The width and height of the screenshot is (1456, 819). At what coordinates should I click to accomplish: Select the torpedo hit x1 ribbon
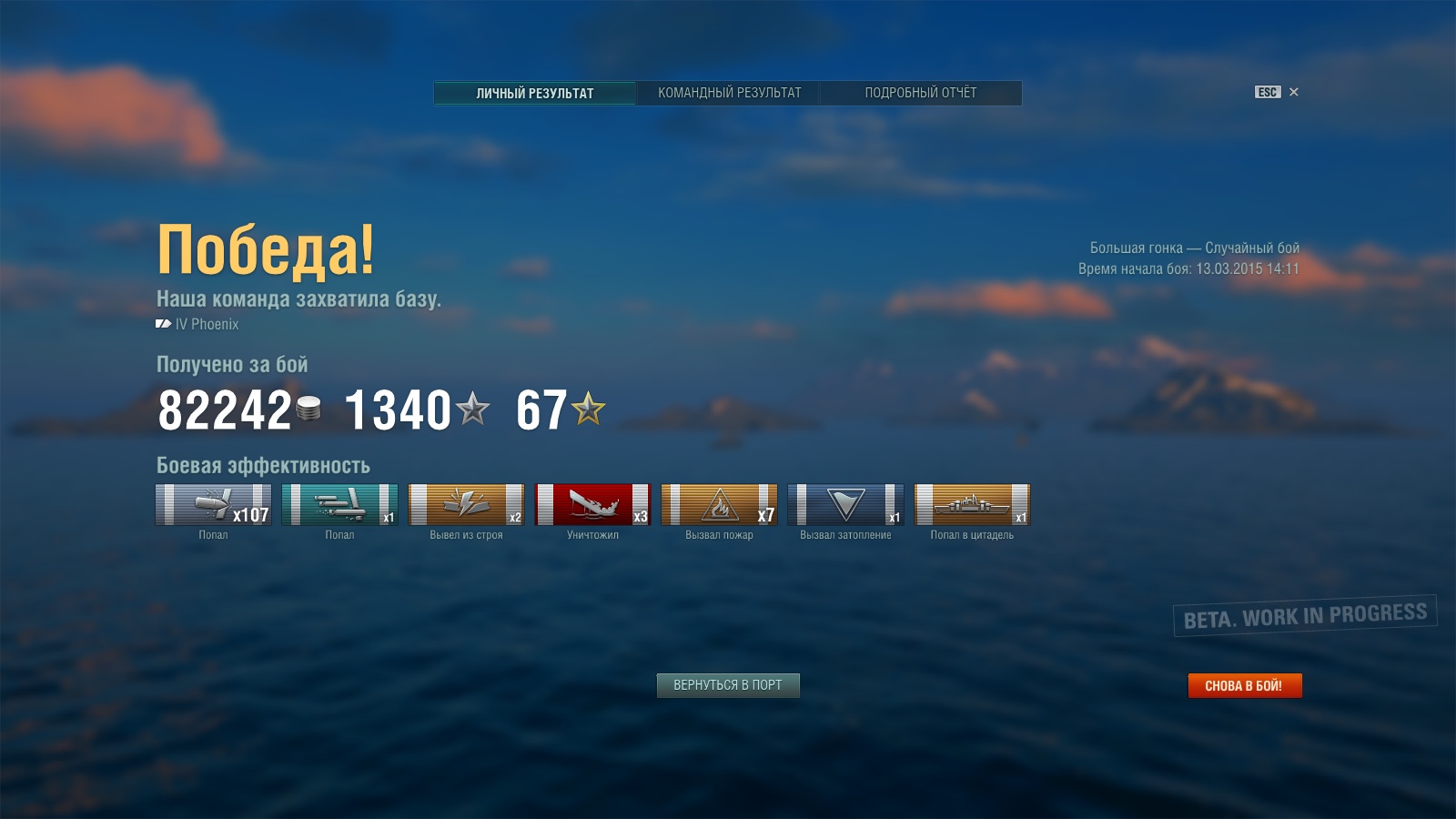coord(339,505)
